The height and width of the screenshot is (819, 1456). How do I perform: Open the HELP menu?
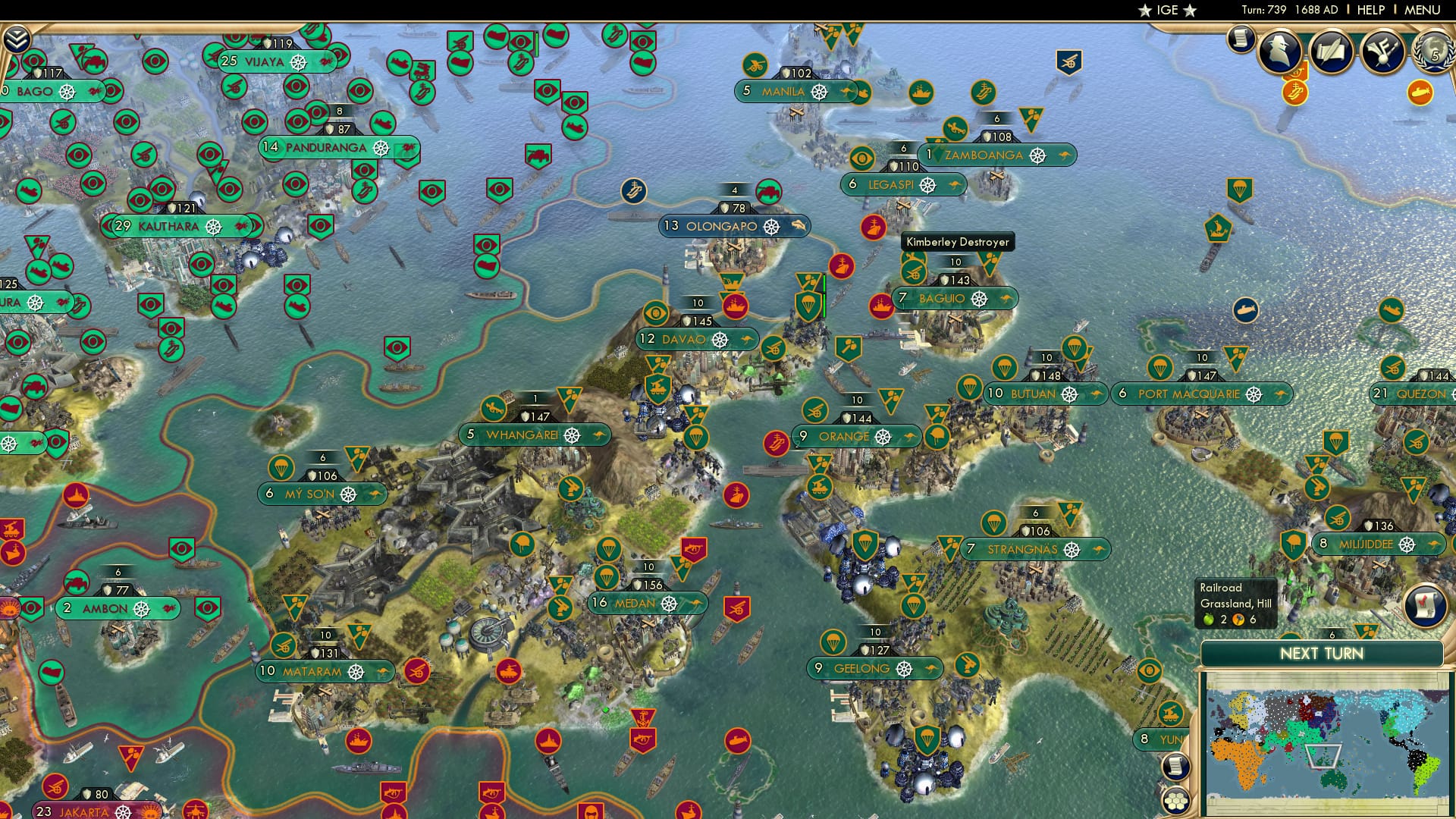[1373, 9]
